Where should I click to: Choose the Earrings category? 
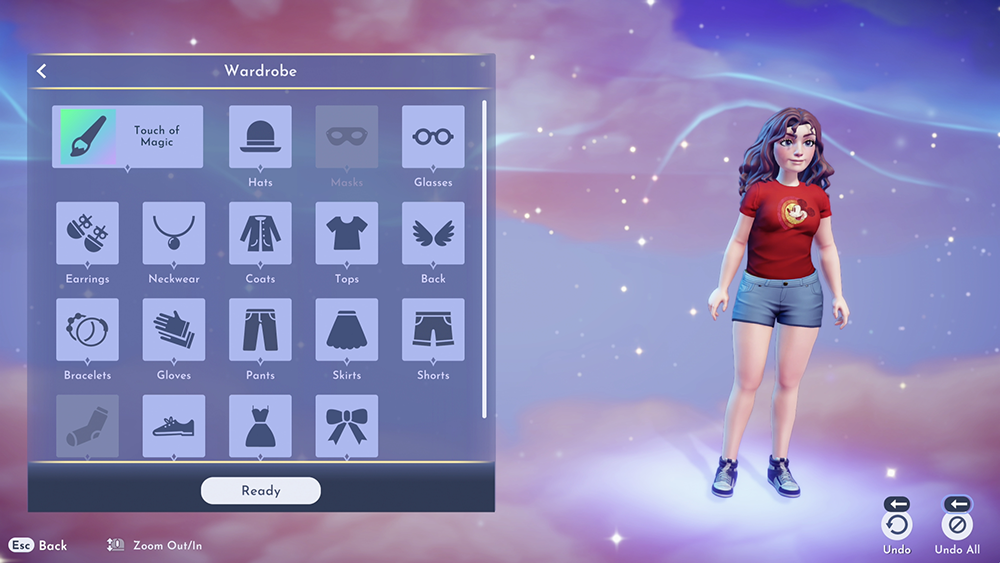[87, 233]
